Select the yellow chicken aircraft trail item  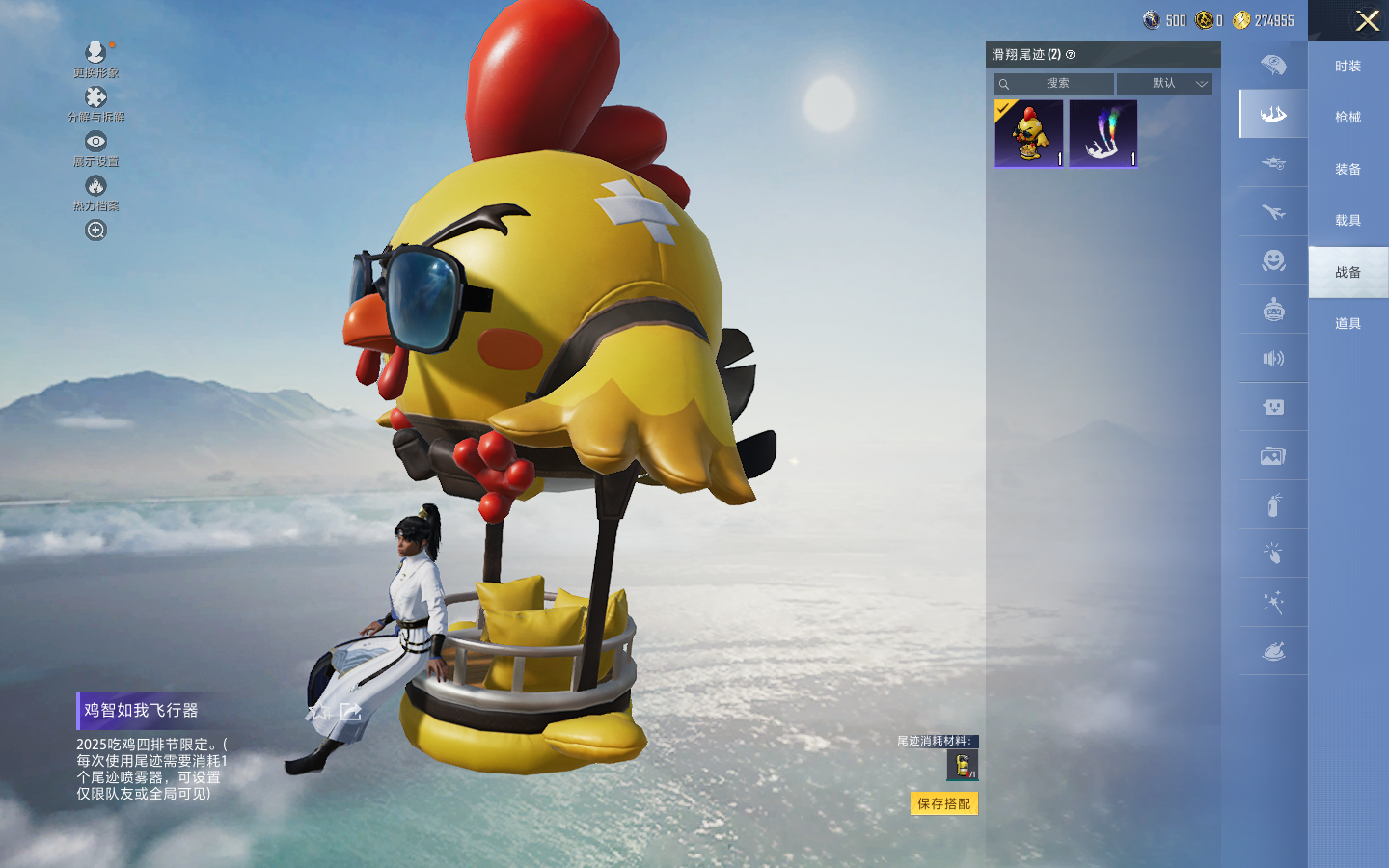coord(1029,133)
